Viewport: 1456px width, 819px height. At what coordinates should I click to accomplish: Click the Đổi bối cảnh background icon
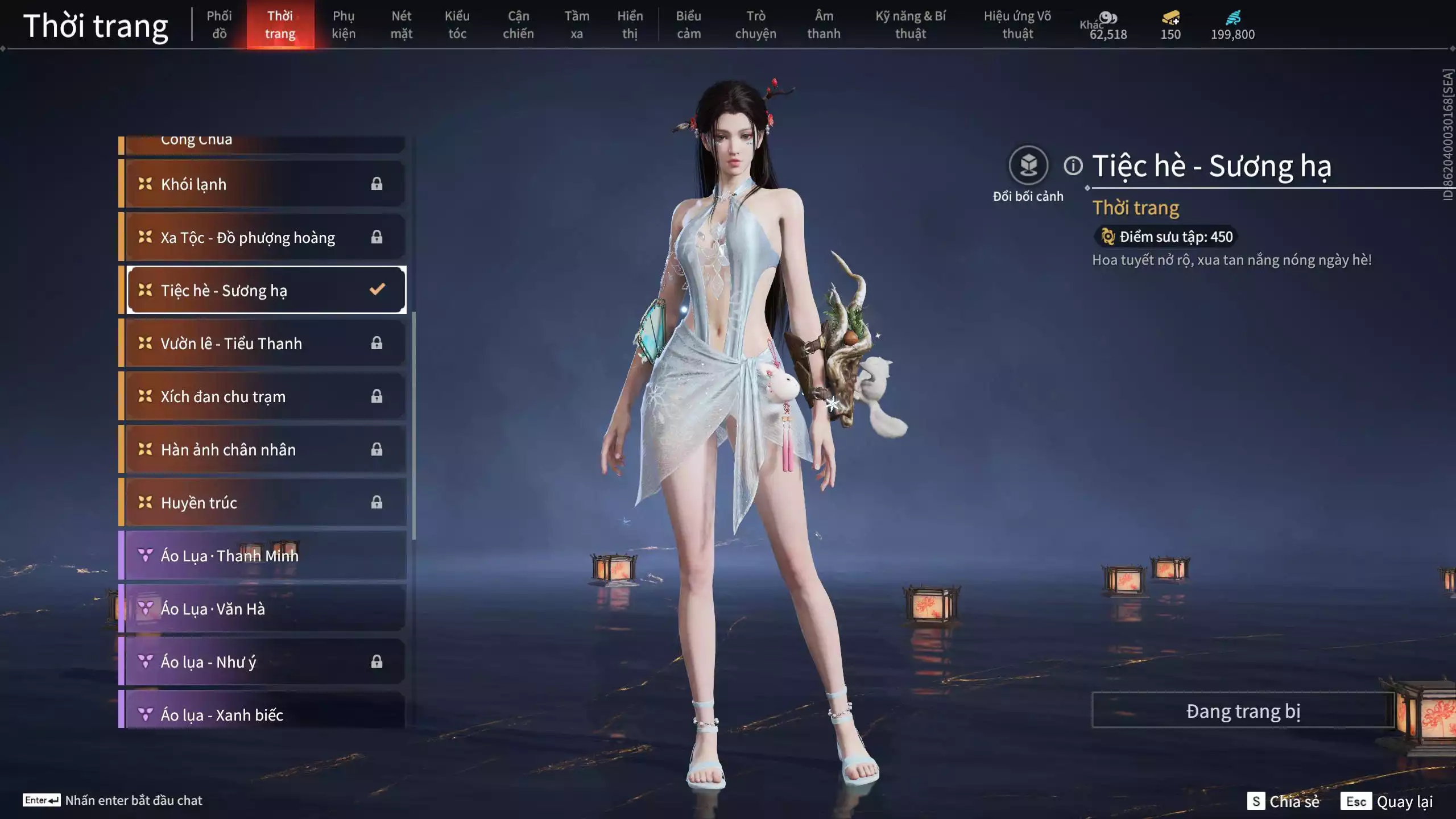(1028, 166)
